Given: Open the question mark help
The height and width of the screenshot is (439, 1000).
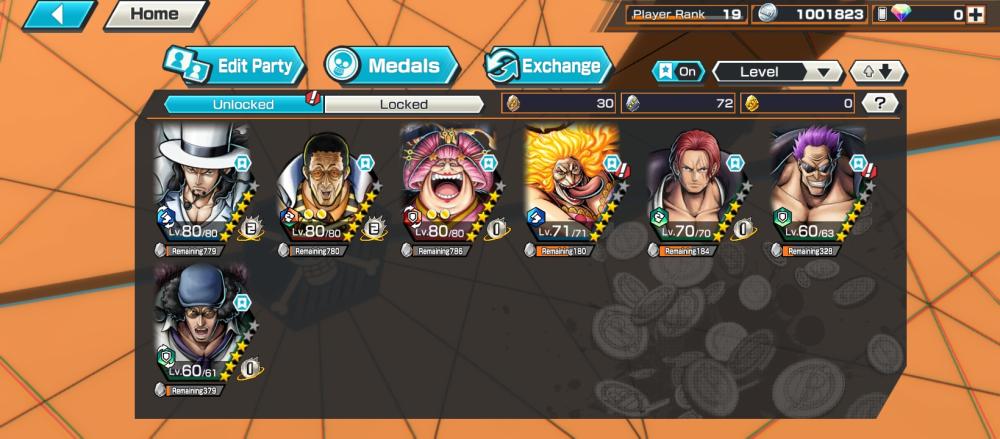Looking at the screenshot, I should pos(879,103).
